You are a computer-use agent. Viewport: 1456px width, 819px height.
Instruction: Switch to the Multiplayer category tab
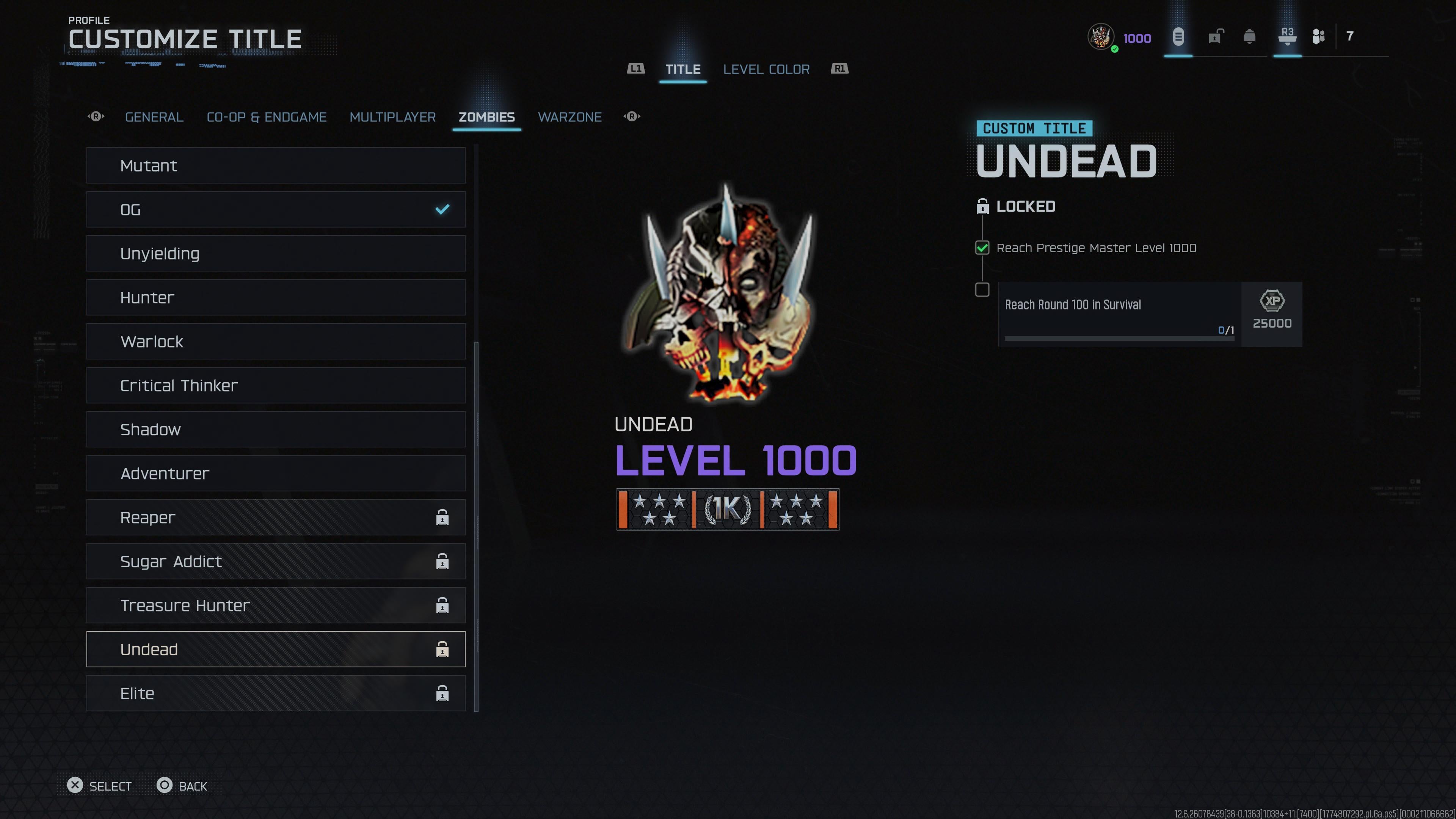(392, 117)
